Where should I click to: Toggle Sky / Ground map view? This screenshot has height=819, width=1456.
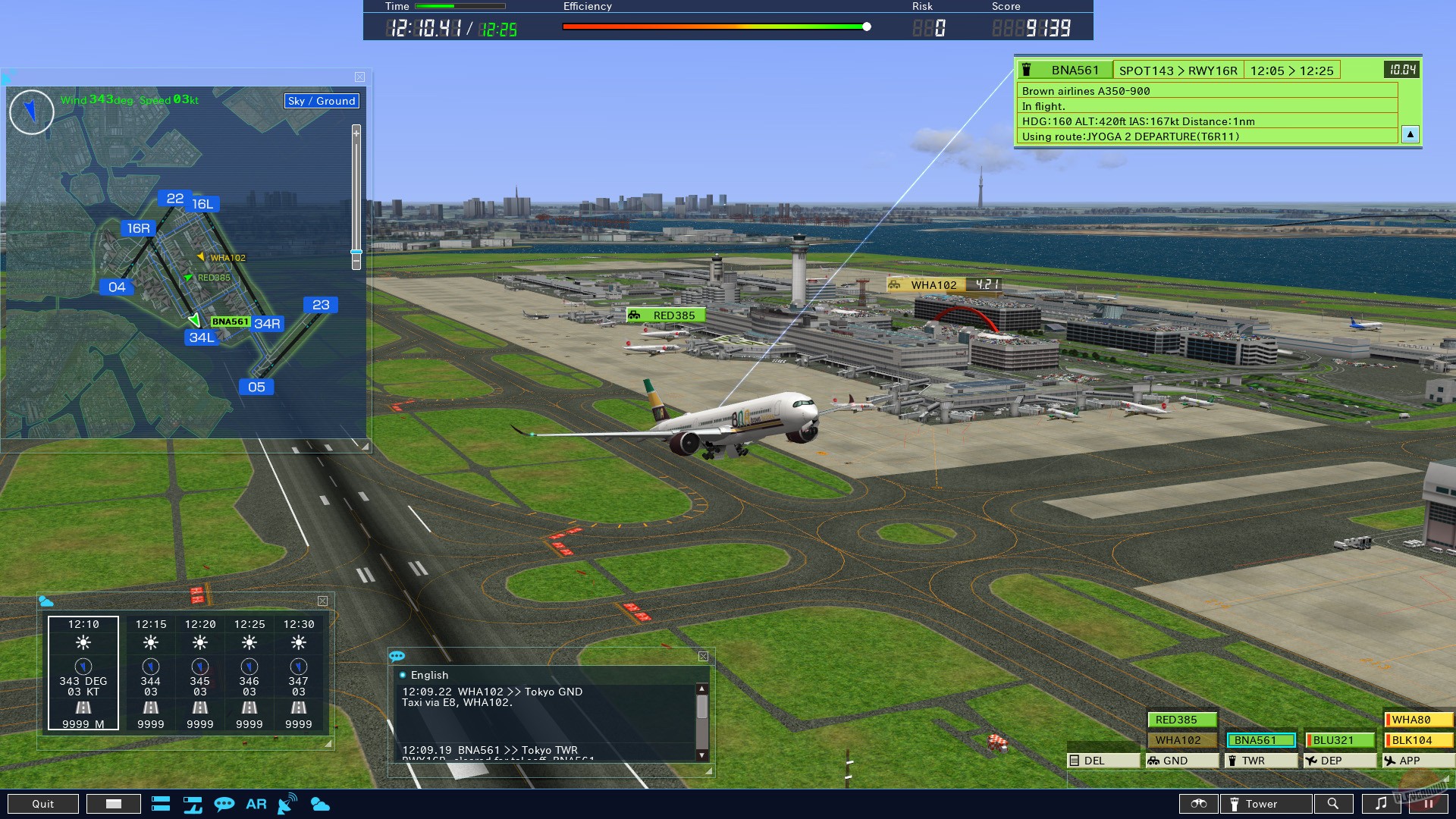321,101
